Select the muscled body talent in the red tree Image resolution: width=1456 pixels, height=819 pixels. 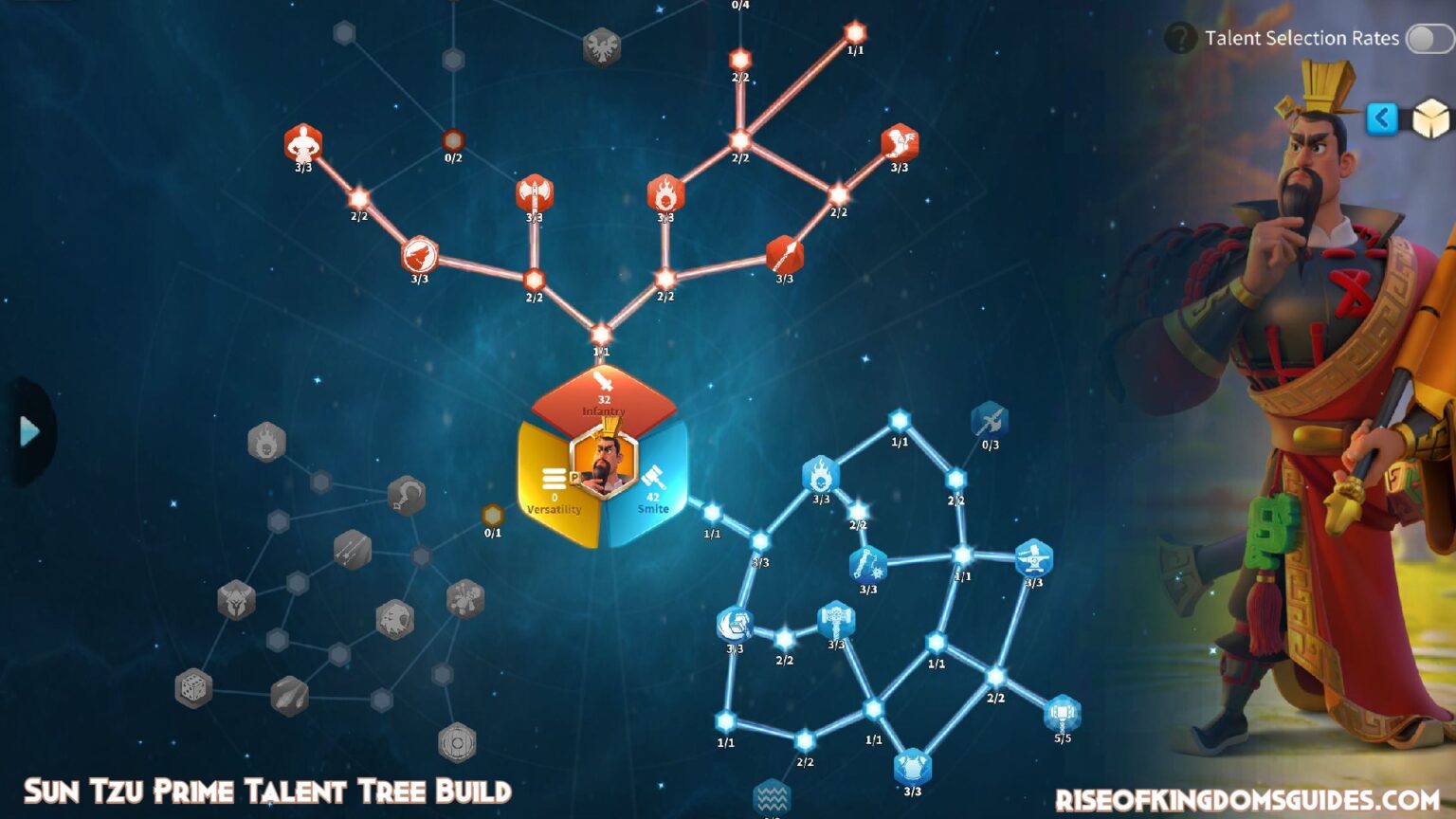pyautogui.click(x=303, y=140)
